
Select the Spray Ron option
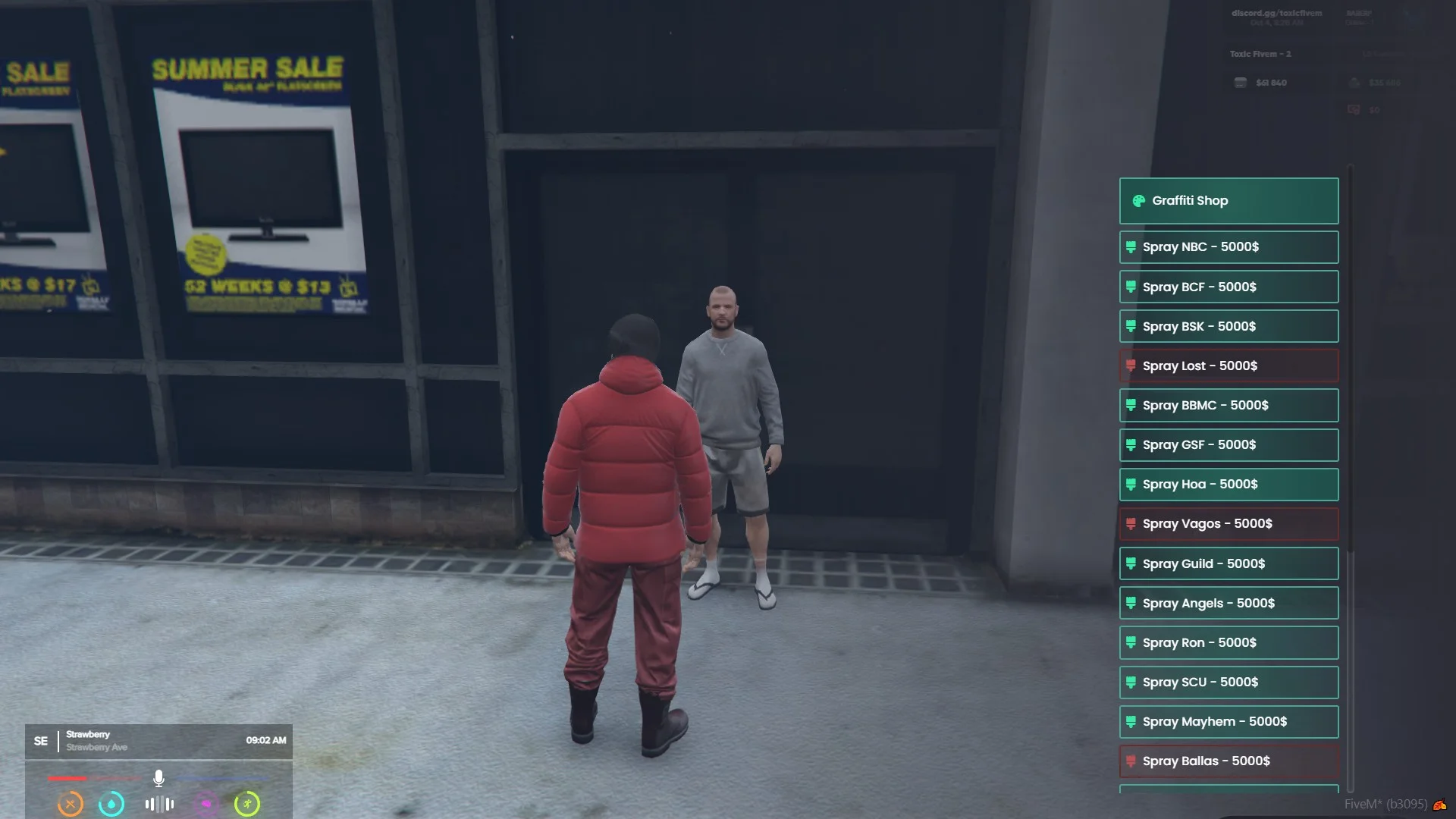[x=1228, y=642]
